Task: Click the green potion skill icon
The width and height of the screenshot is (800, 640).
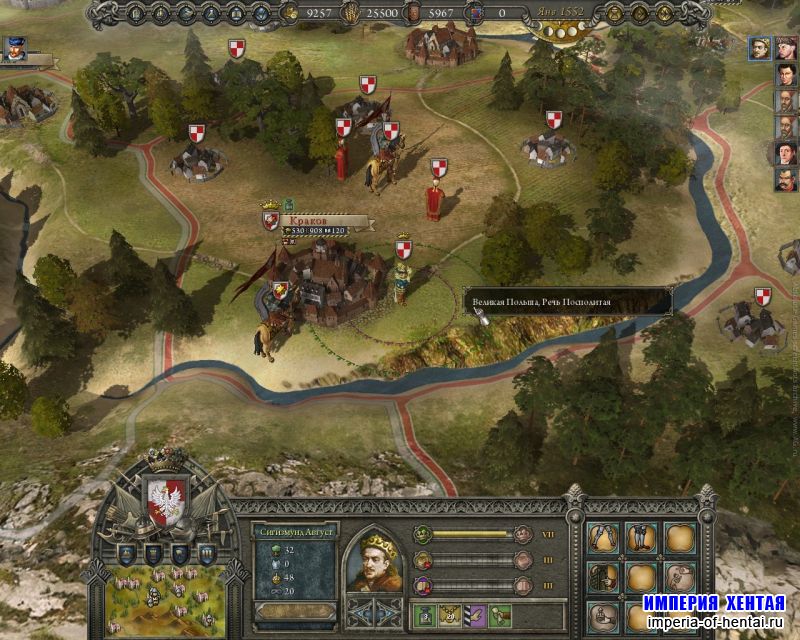Action: click(x=424, y=616)
